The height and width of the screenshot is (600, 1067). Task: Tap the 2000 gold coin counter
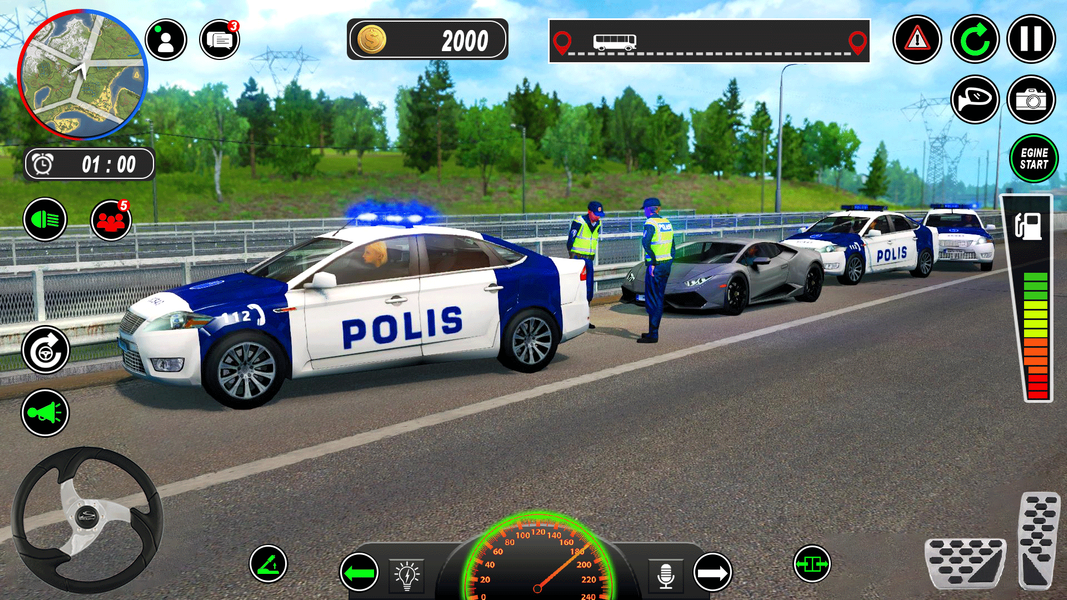pos(428,40)
